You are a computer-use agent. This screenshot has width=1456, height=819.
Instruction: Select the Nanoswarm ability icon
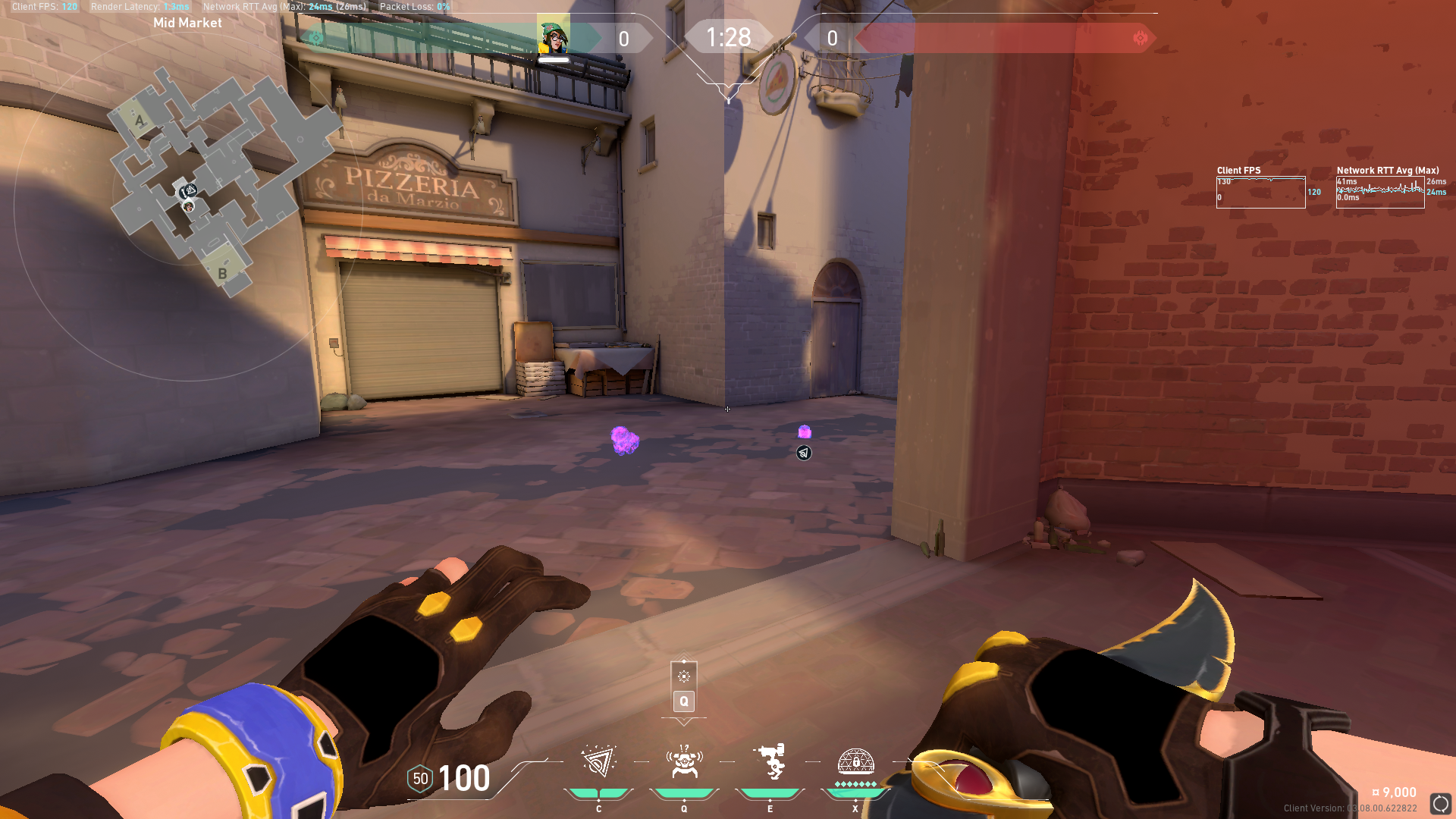click(598, 762)
